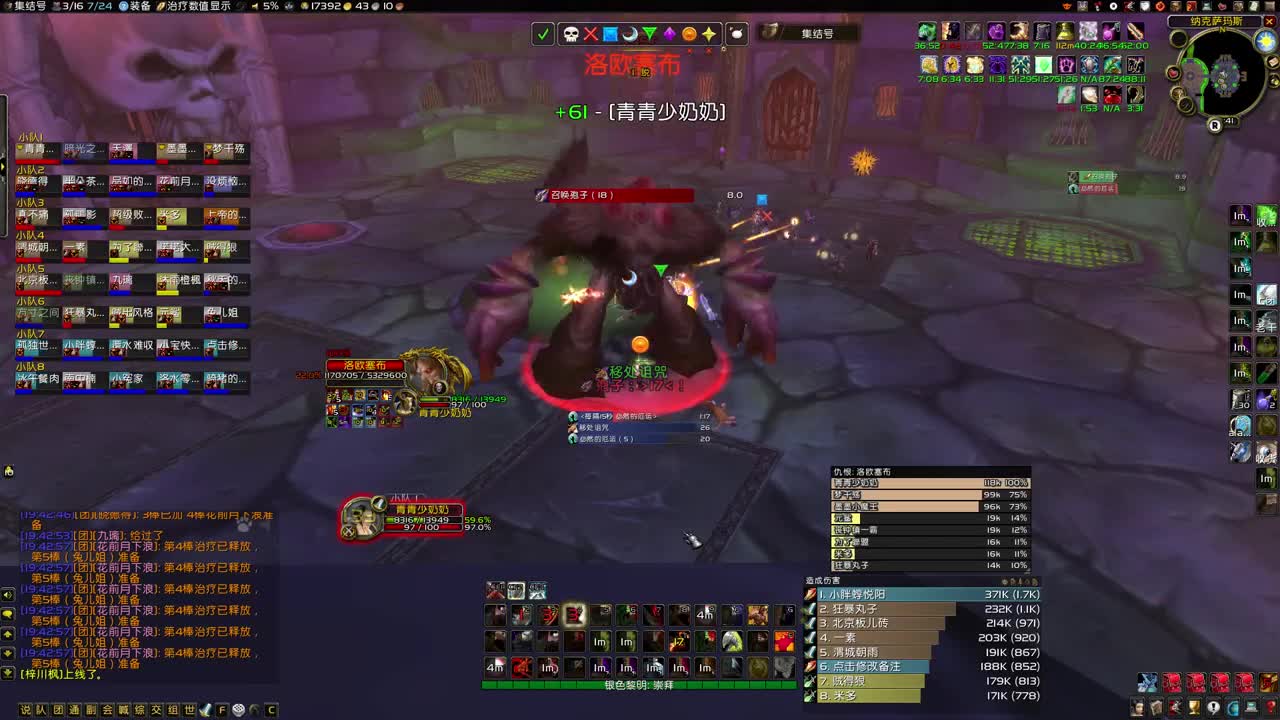
Task: Mark target with the moon symbol icon
Action: (630, 35)
